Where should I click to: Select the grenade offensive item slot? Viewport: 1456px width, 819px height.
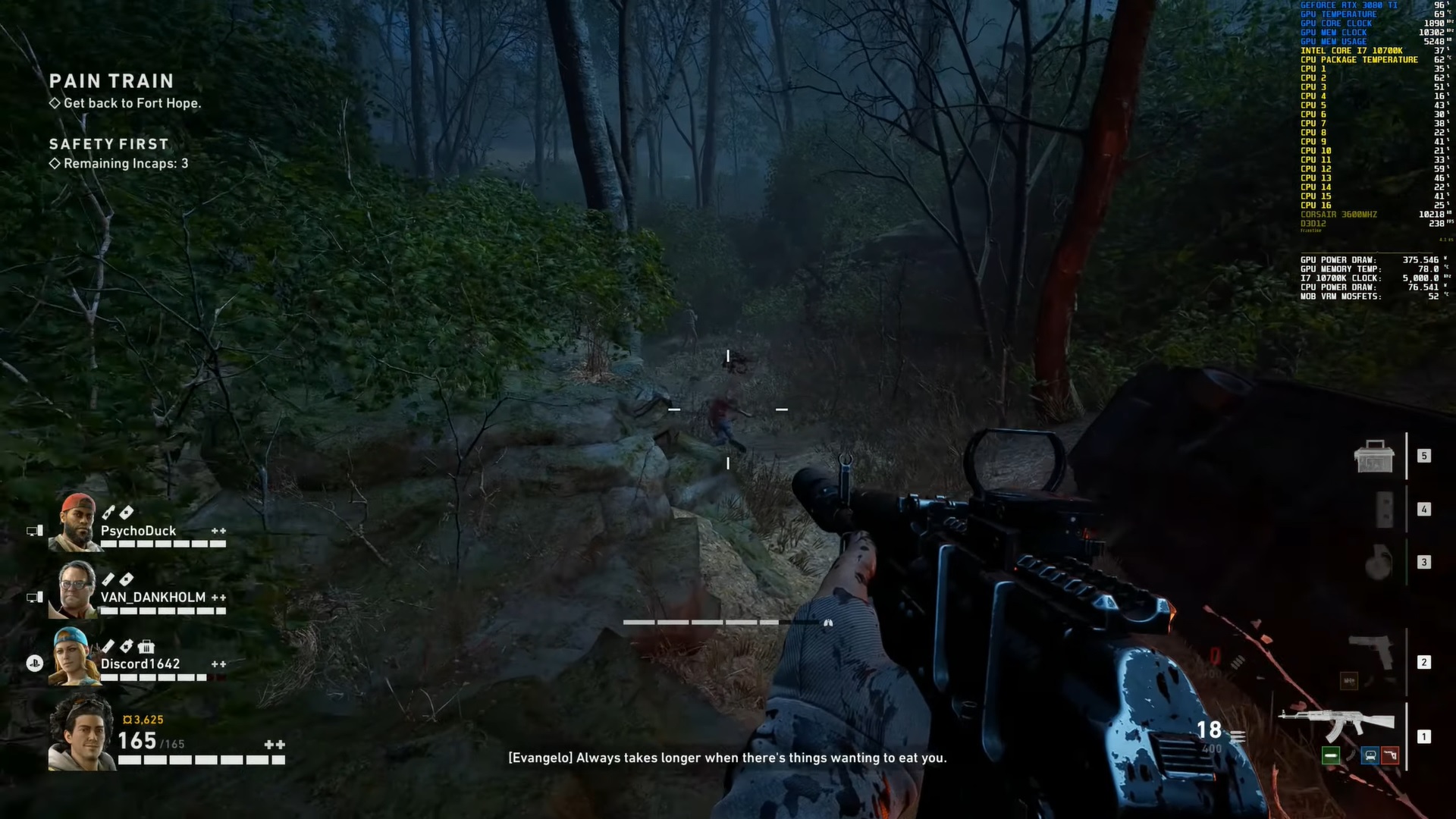coord(1378,563)
